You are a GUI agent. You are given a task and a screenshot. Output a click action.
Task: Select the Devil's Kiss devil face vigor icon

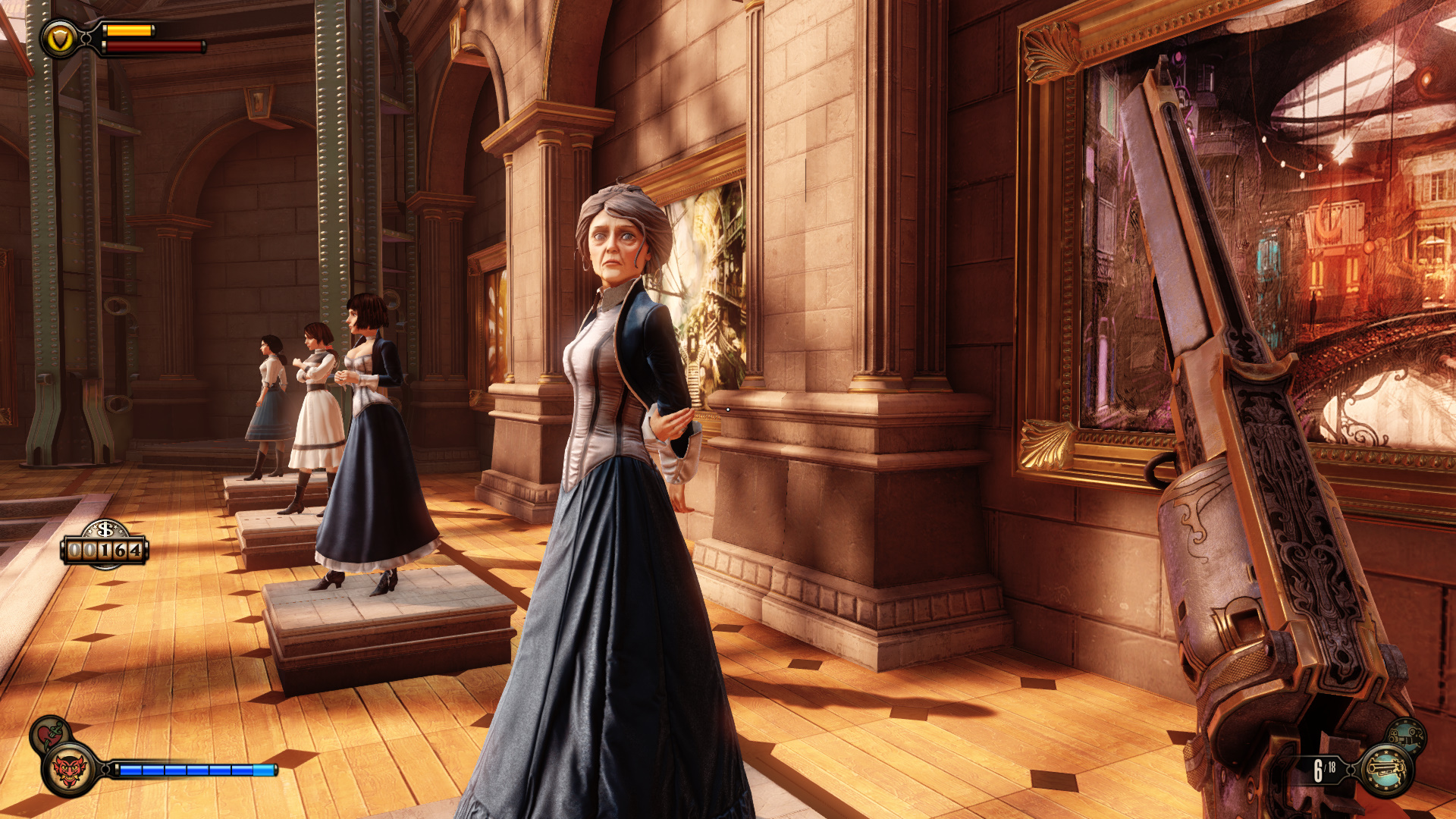[70, 770]
